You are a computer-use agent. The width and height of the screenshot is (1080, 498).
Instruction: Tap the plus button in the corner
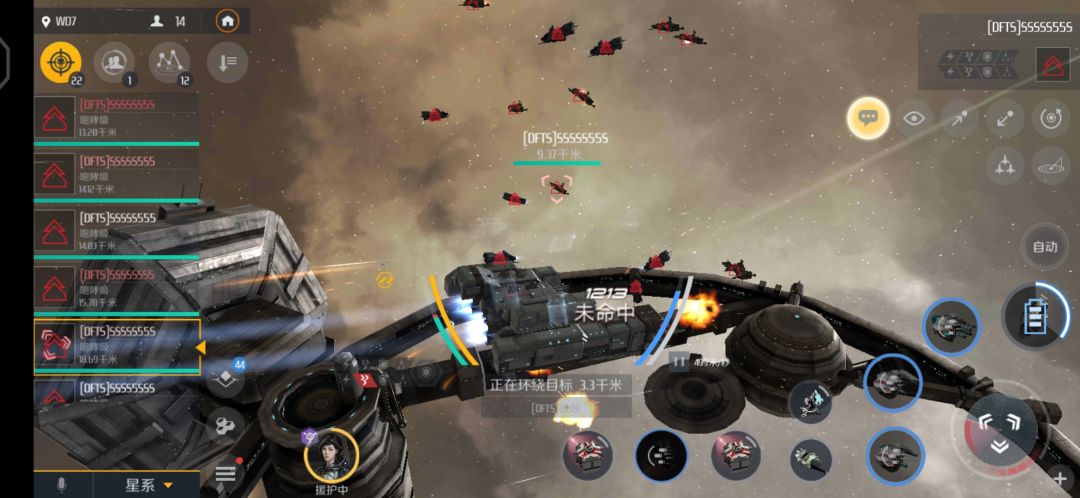point(1060,480)
